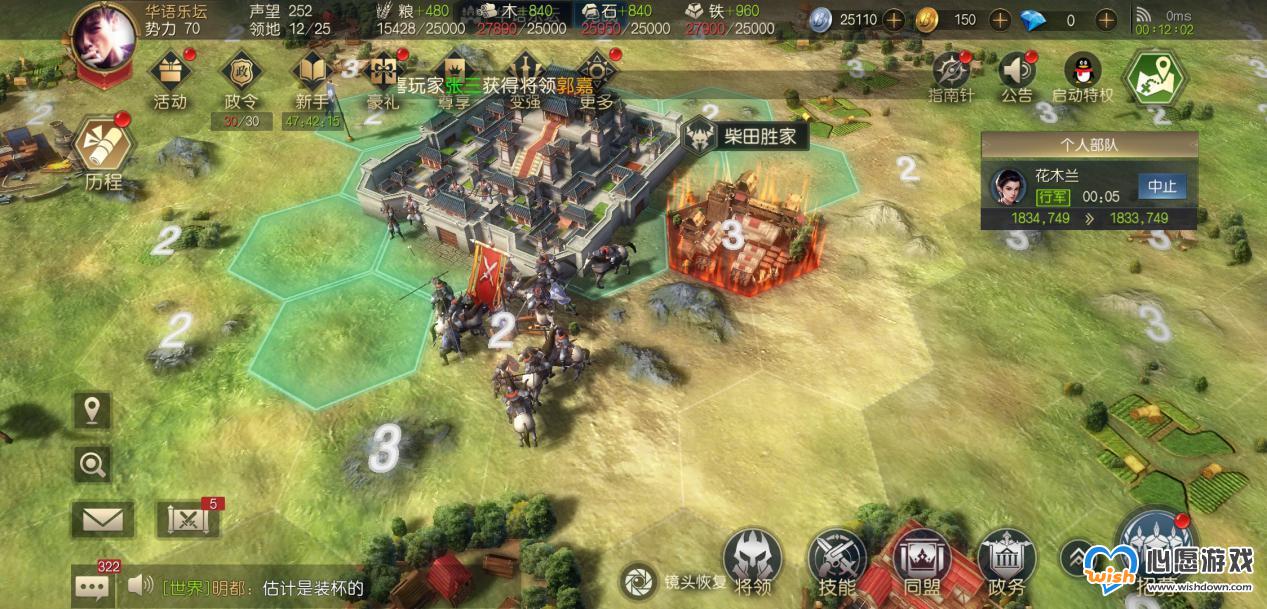
Task: Open the magnifier search button
Action: click(93, 463)
